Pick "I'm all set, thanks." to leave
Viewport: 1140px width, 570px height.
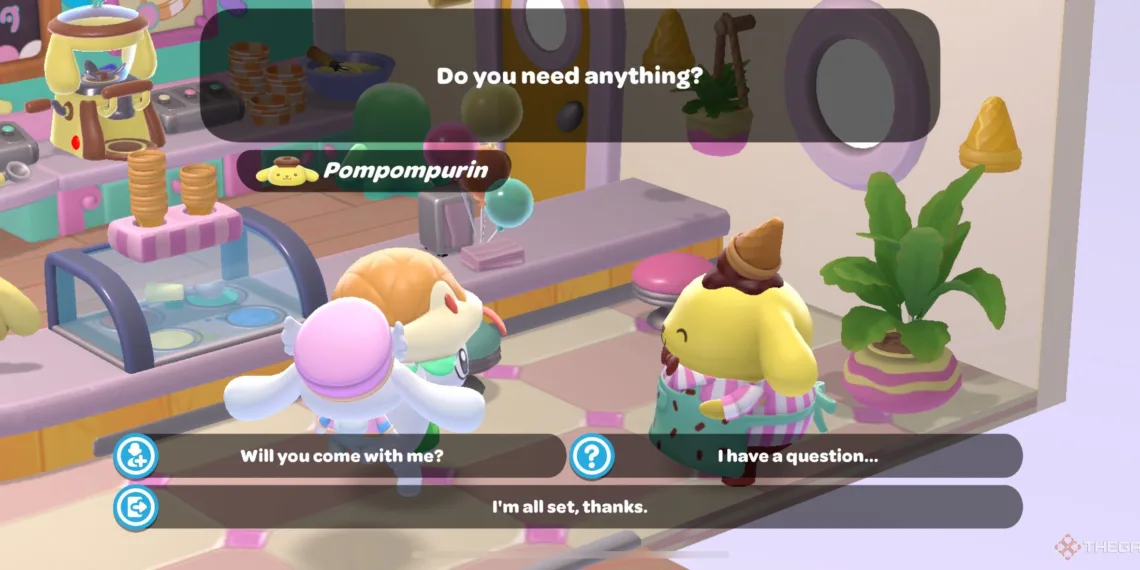(x=569, y=507)
